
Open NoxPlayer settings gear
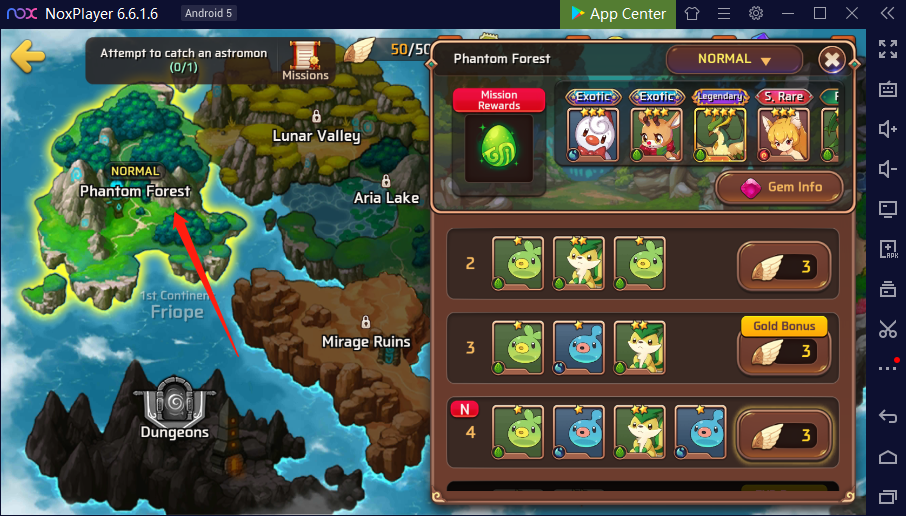(x=756, y=14)
